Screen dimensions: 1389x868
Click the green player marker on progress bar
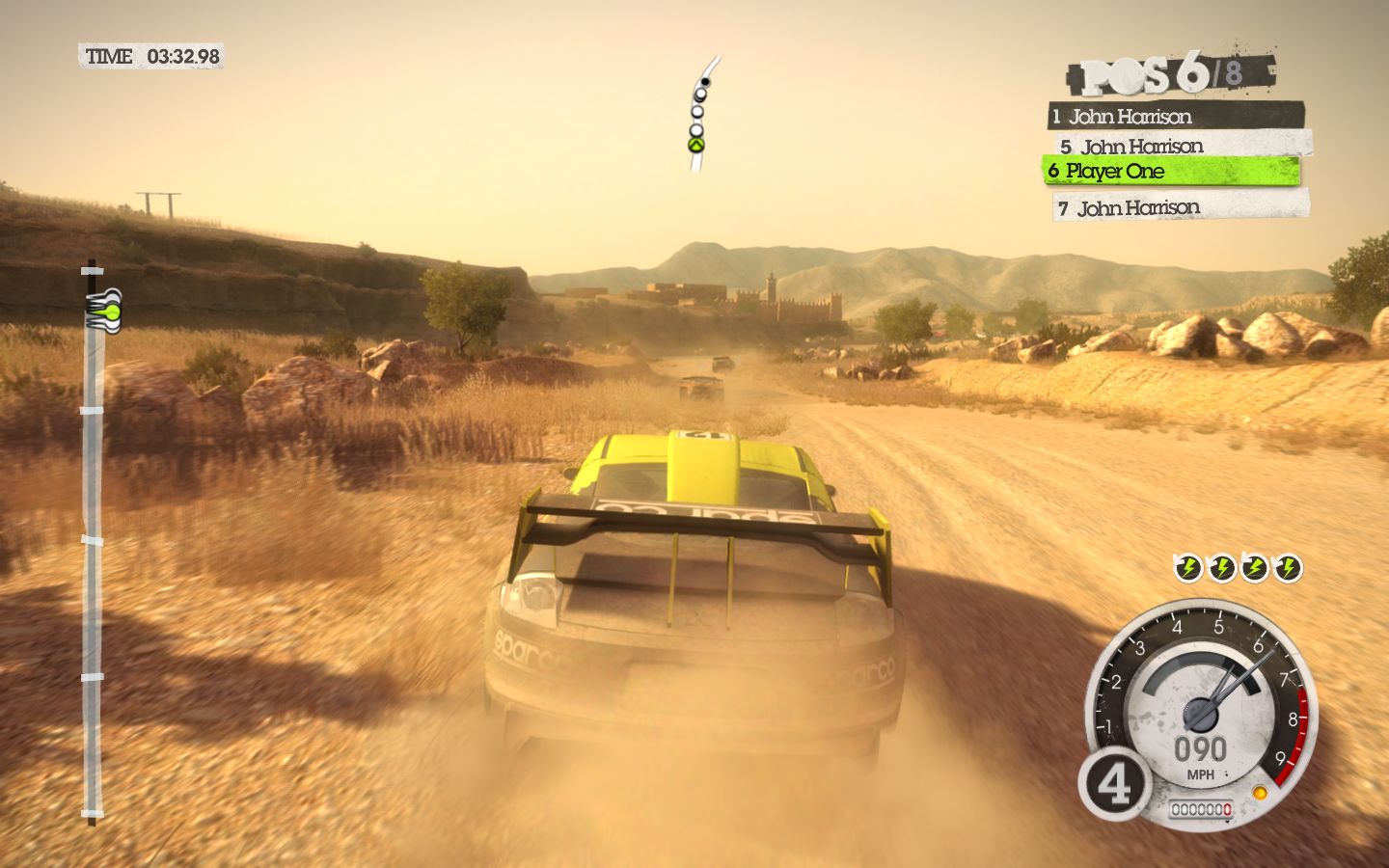coord(109,312)
